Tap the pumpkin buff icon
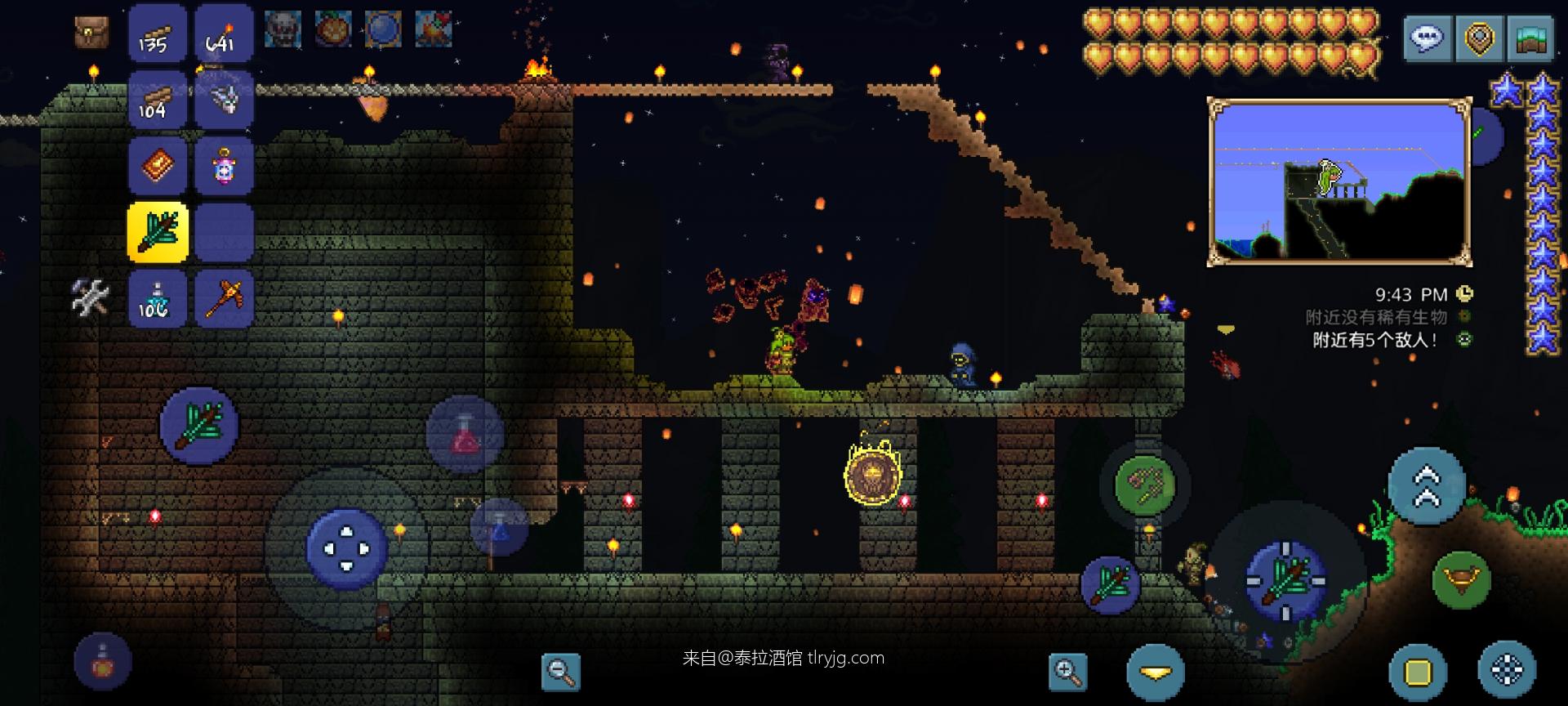Screen dimensions: 1568x706 pyautogui.click(x=332, y=29)
